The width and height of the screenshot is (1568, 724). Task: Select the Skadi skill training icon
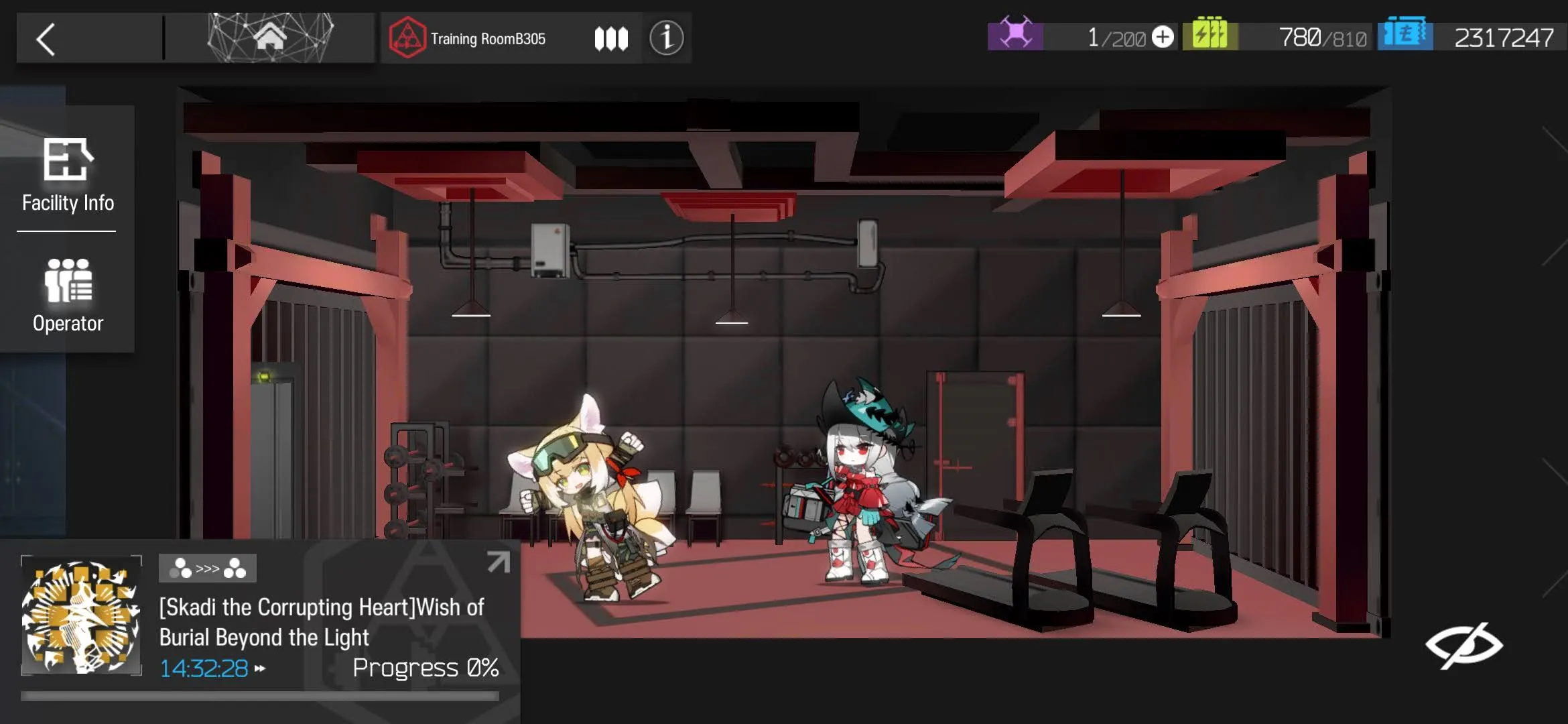(x=81, y=616)
